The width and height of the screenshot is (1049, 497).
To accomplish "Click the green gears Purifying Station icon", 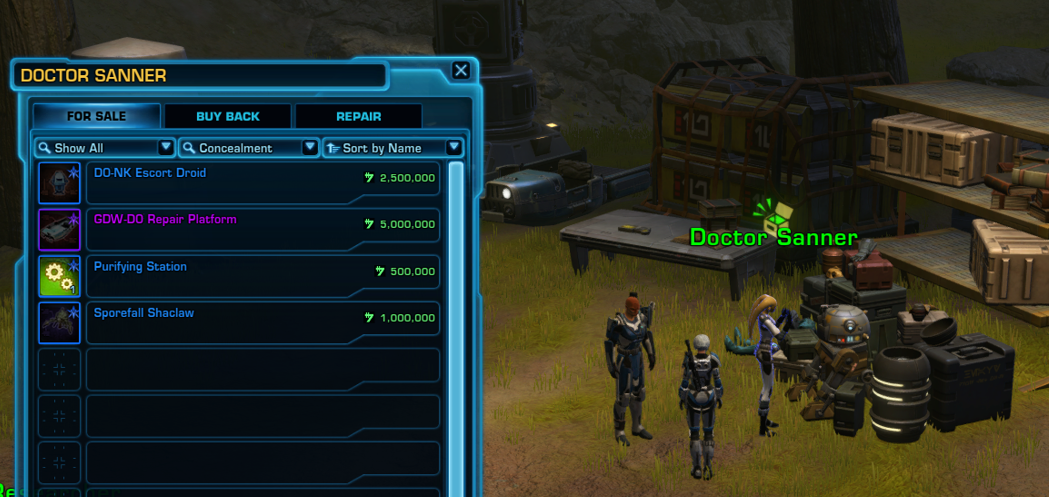I will tap(59, 276).
